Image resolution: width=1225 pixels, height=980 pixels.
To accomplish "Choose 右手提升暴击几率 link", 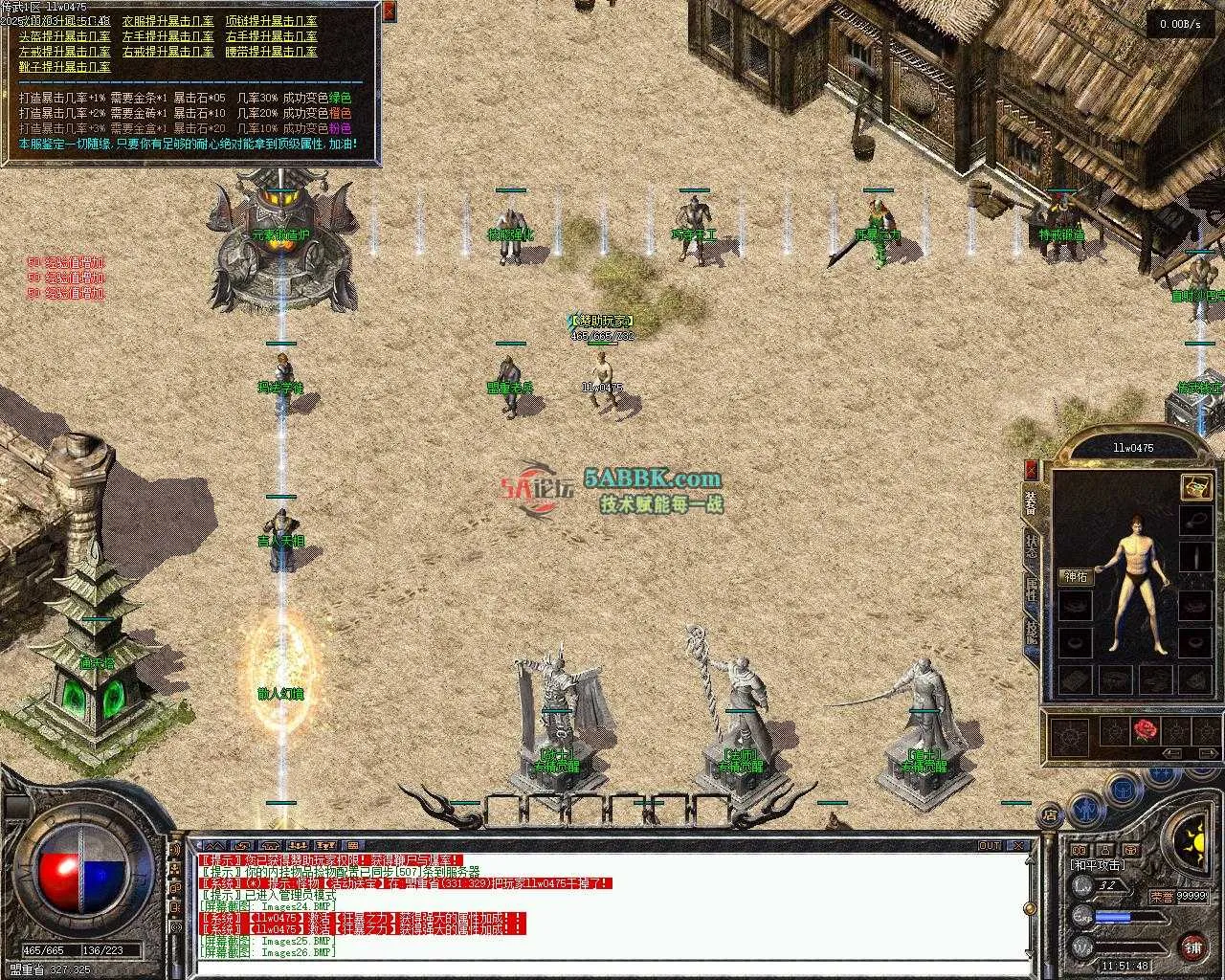I will (271, 36).
